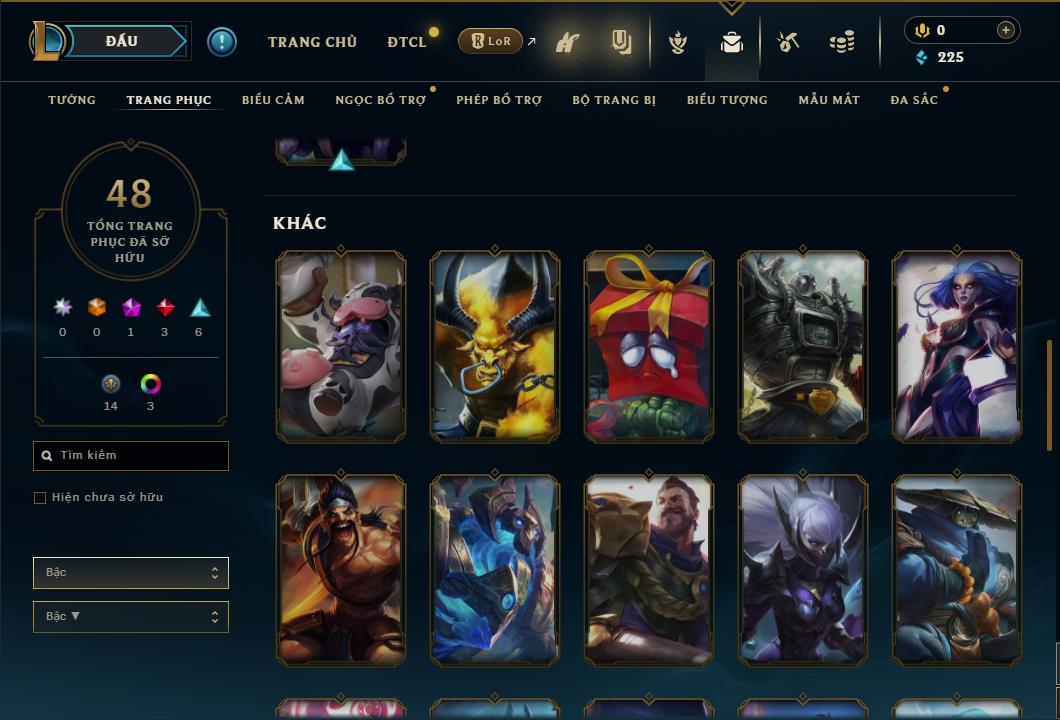Click the Tìm kiếm search field
Viewport: 1060px width, 720px height.
click(131, 456)
